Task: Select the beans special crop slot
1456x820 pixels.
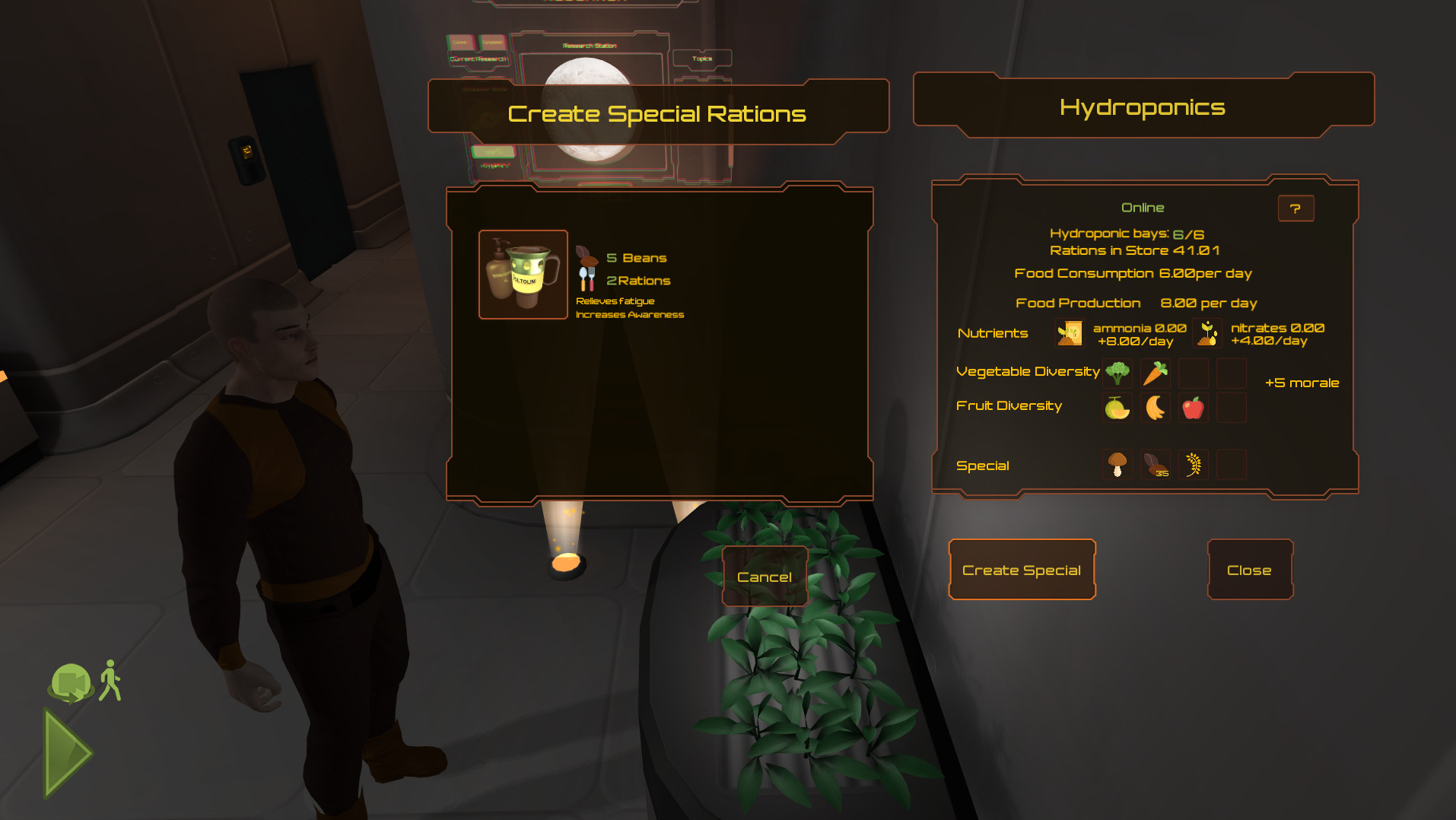Action: click(x=1156, y=464)
